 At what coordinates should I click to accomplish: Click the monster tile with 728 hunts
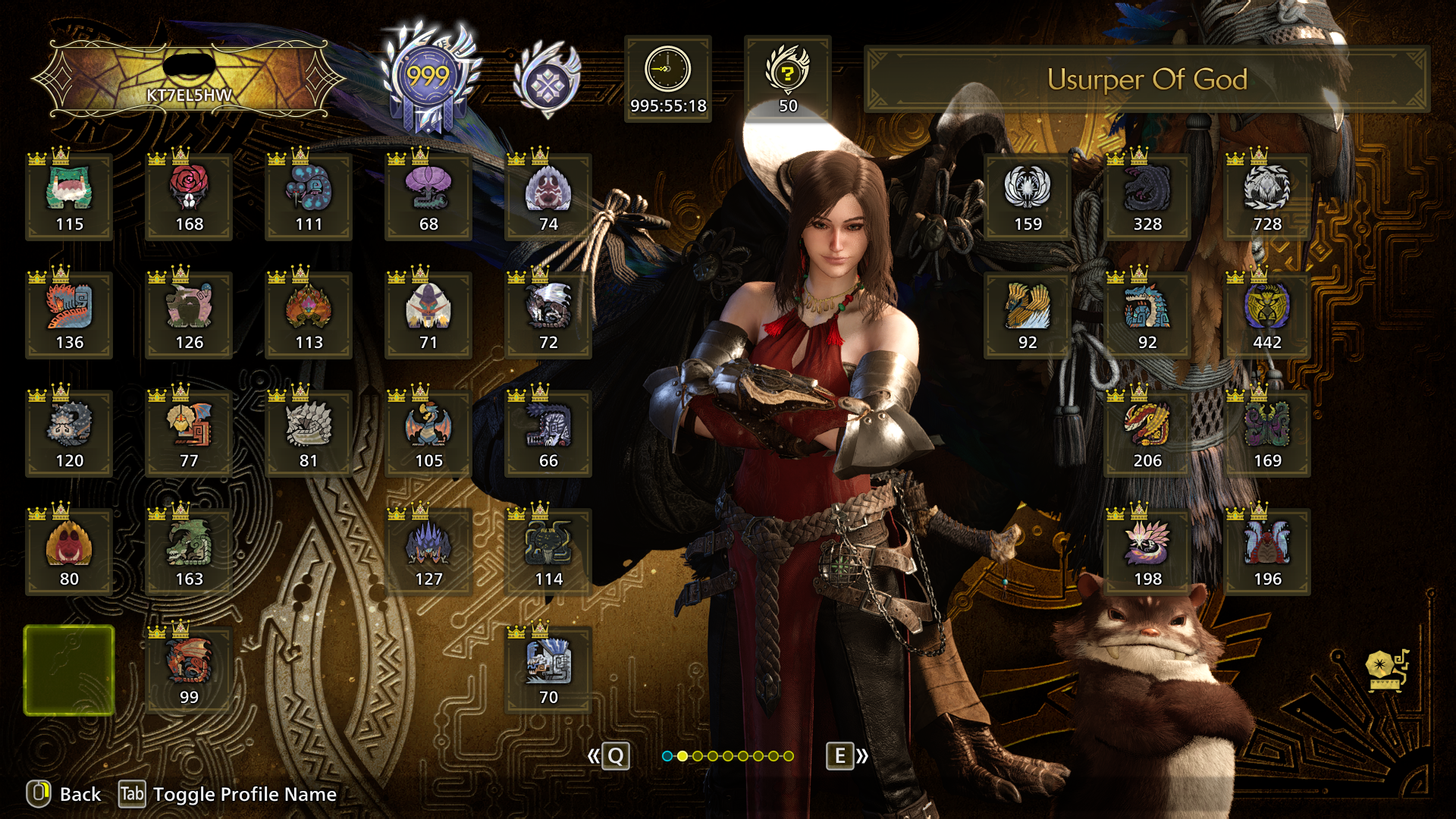[1267, 197]
